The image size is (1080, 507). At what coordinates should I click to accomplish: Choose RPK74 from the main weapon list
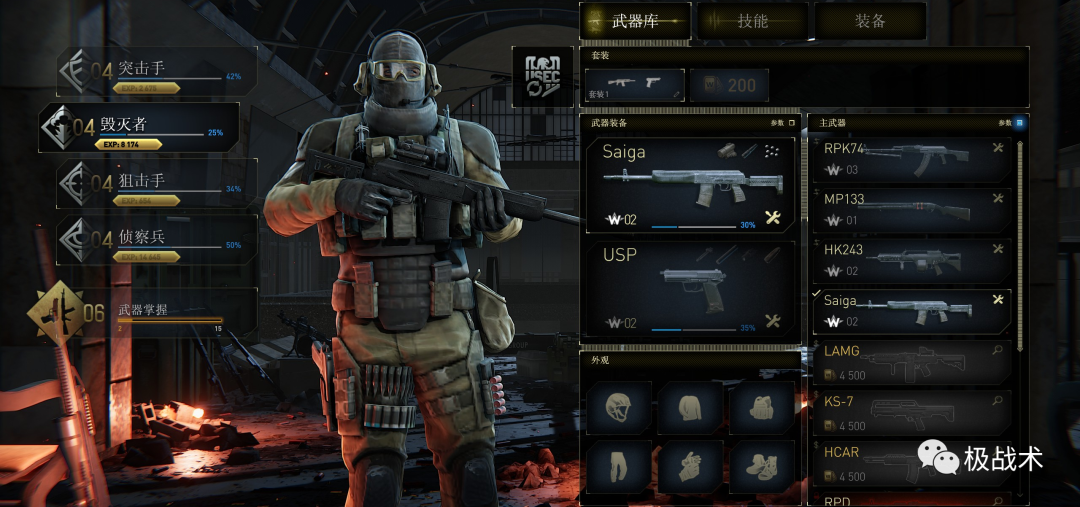(909, 158)
